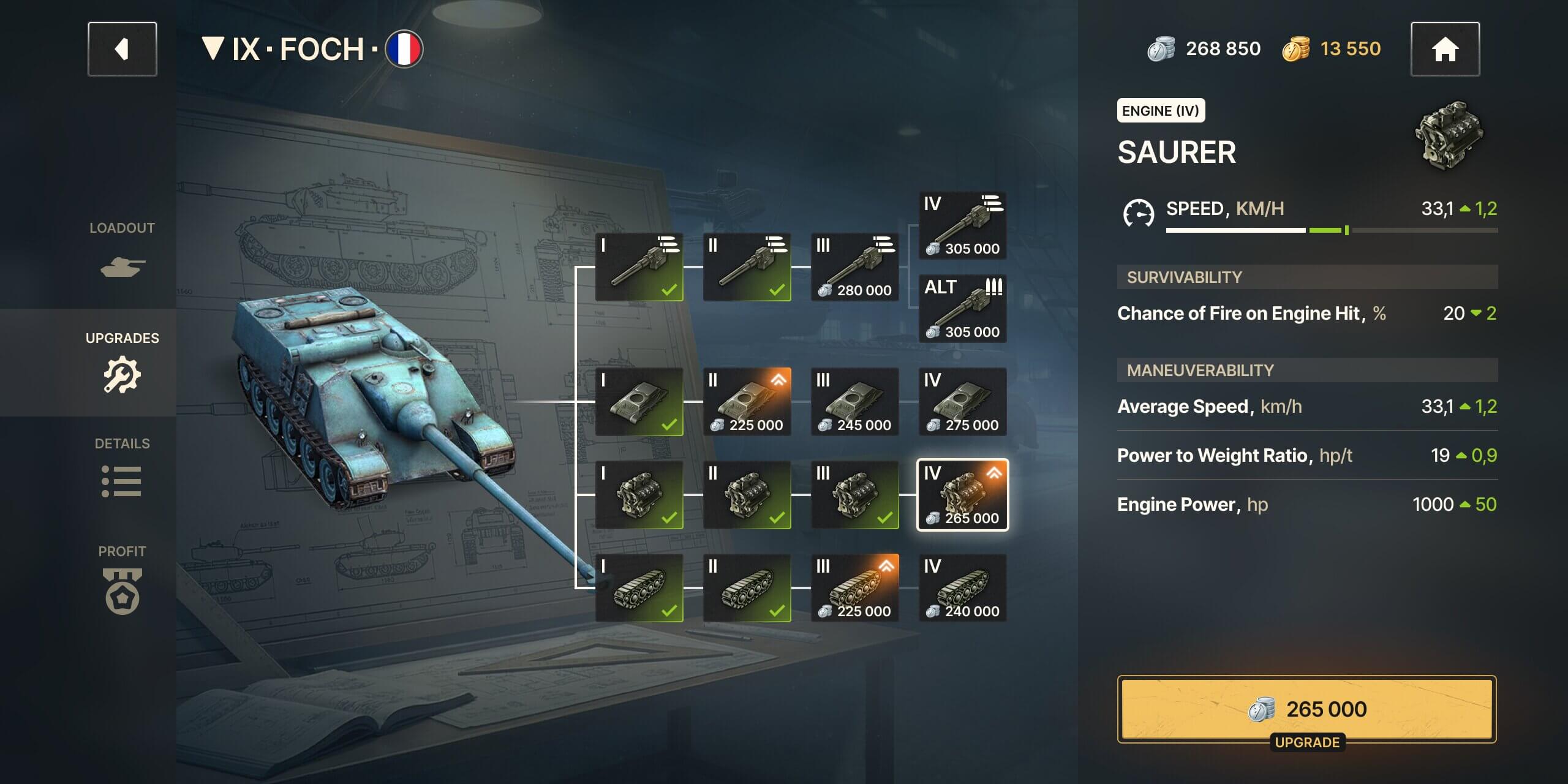Select tier III armor upgrade for 245 000
The image size is (1568, 784).
pyautogui.click(x=854, y=402)
